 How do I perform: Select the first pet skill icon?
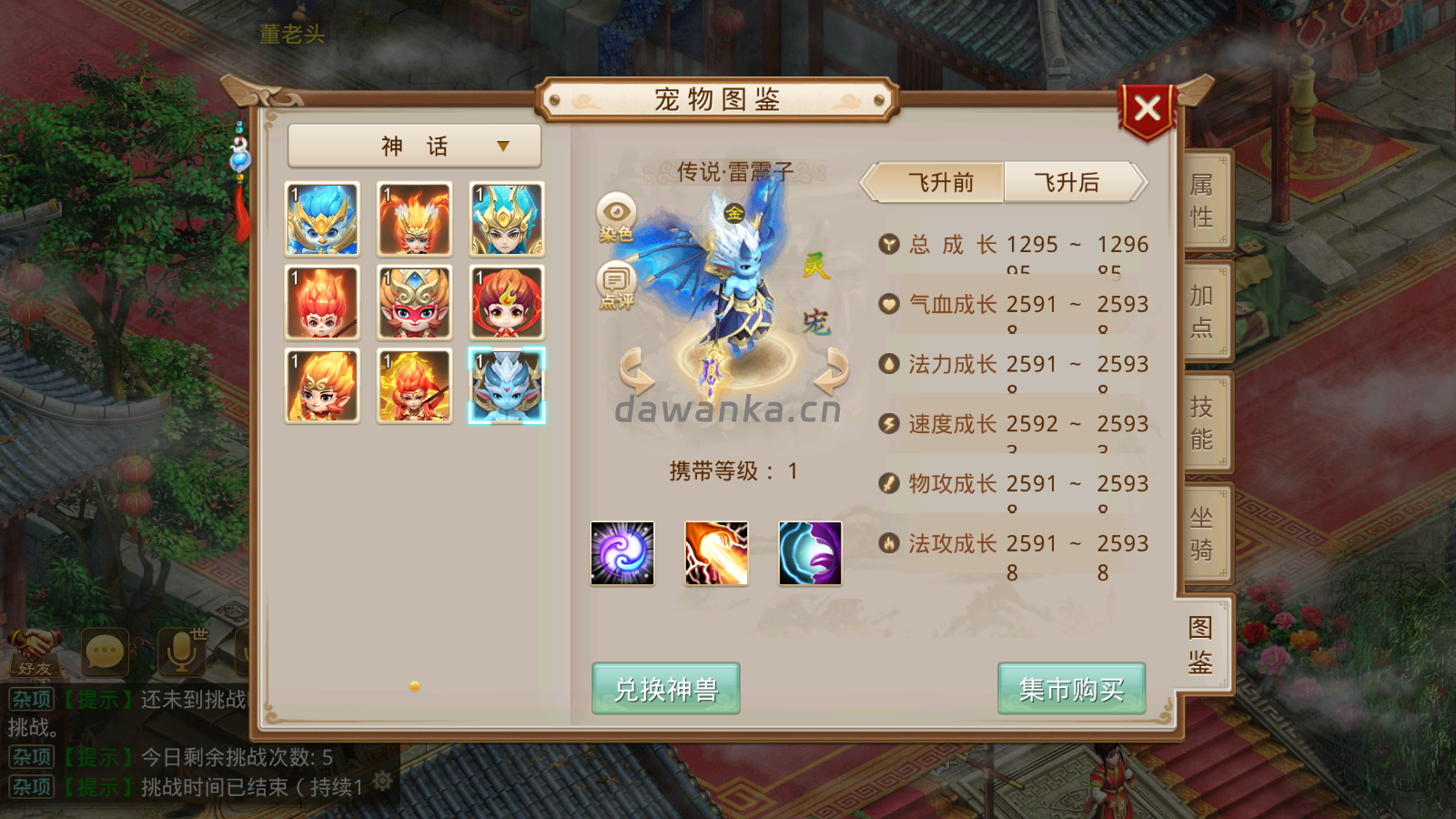coord(622,554)
